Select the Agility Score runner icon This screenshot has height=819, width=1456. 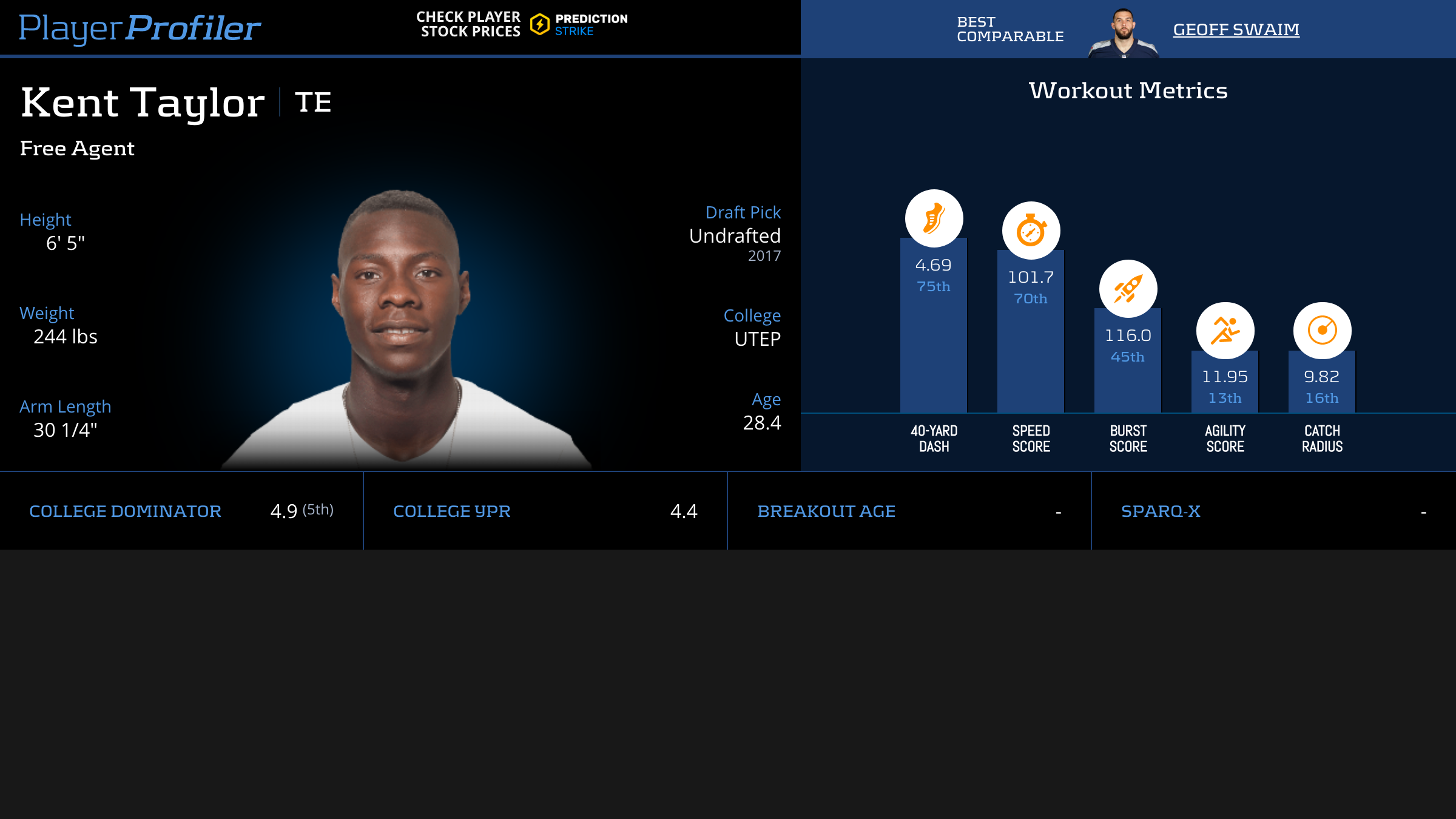click(1225, 331)
